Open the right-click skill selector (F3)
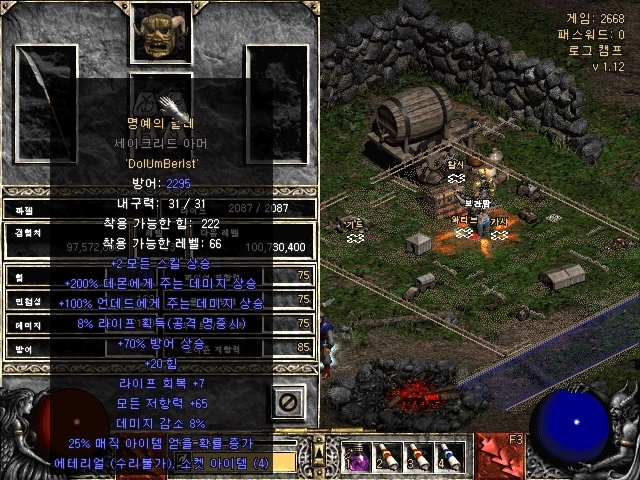The width and height of the screenshot is (640, 480). point(499,456)
